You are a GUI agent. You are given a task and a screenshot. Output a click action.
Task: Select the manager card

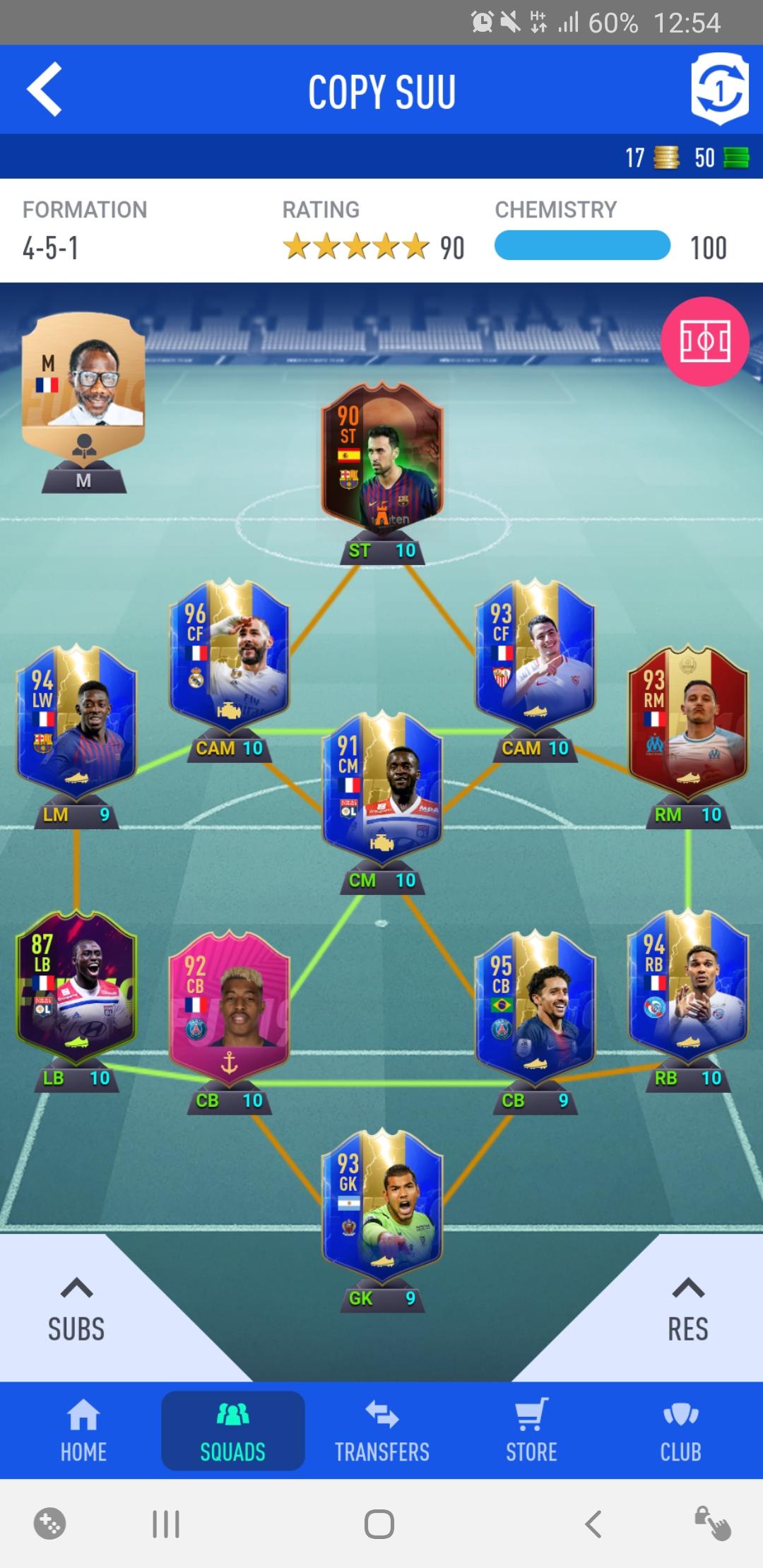[x=83, y=374]
